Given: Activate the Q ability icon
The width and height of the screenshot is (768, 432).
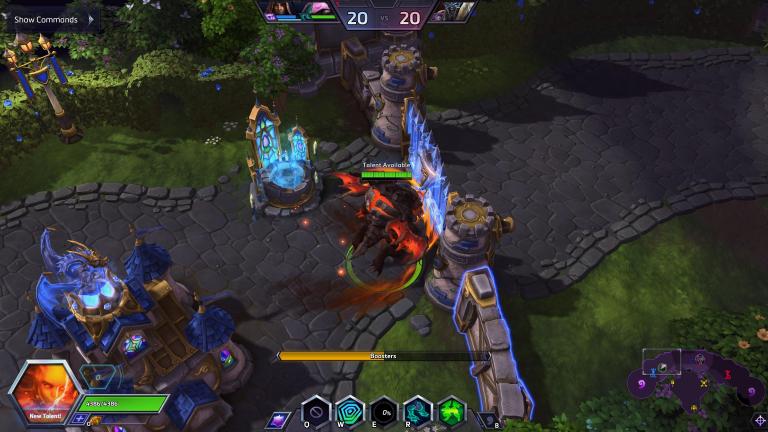Looking at the screenshot, I should click(x=316, y=411).
